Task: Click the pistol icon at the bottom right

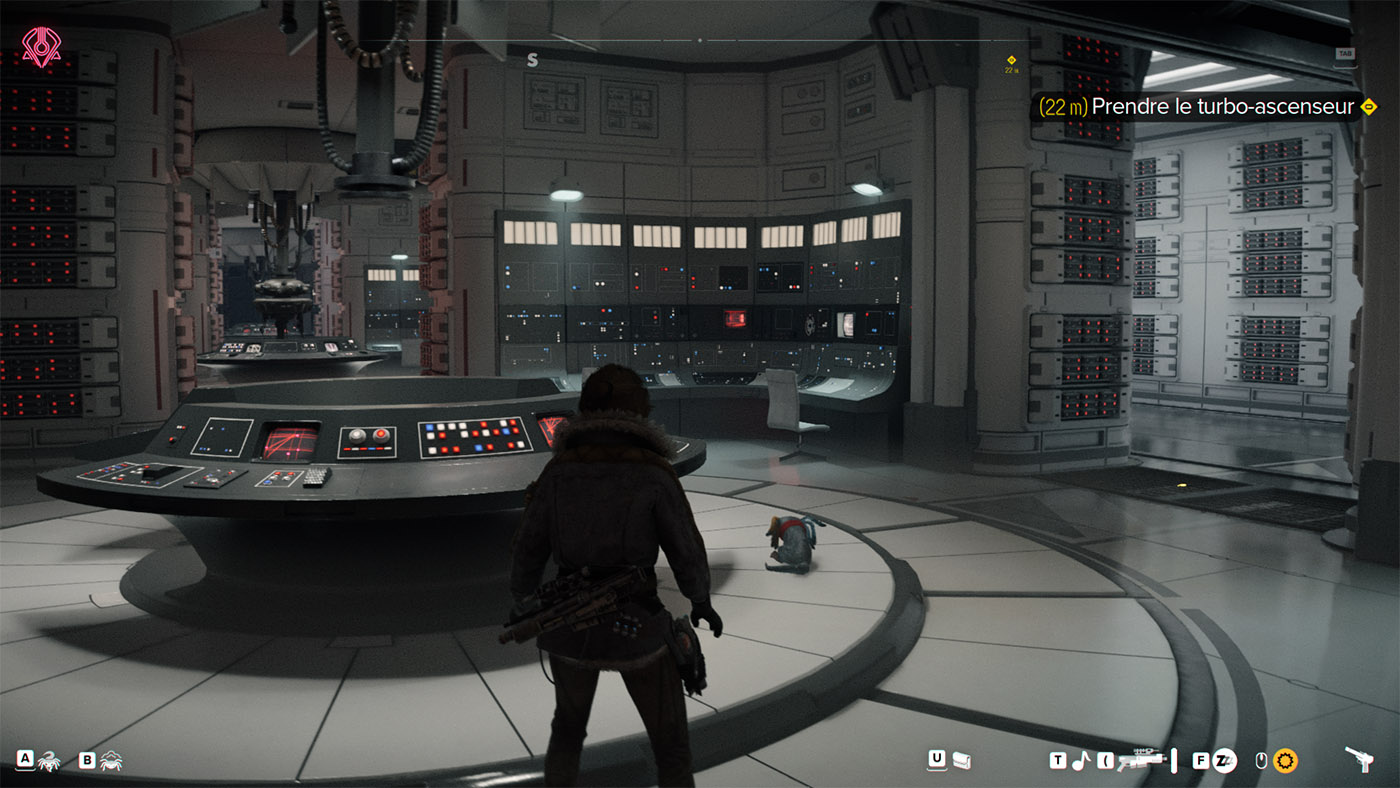Action: pyautogui.click(x=1357, y=760)
